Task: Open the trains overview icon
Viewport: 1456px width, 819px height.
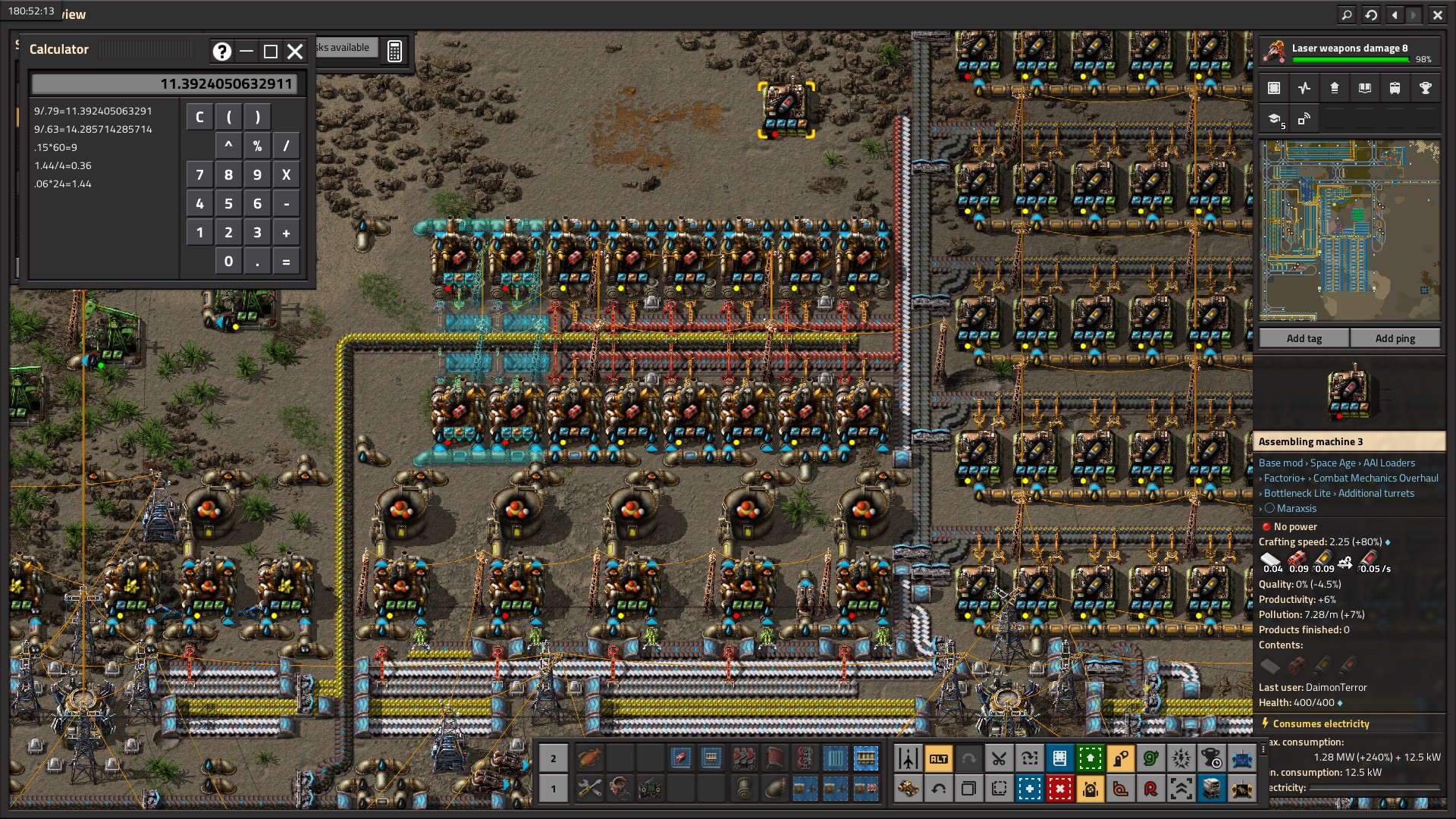Action: pos(1395,89)
